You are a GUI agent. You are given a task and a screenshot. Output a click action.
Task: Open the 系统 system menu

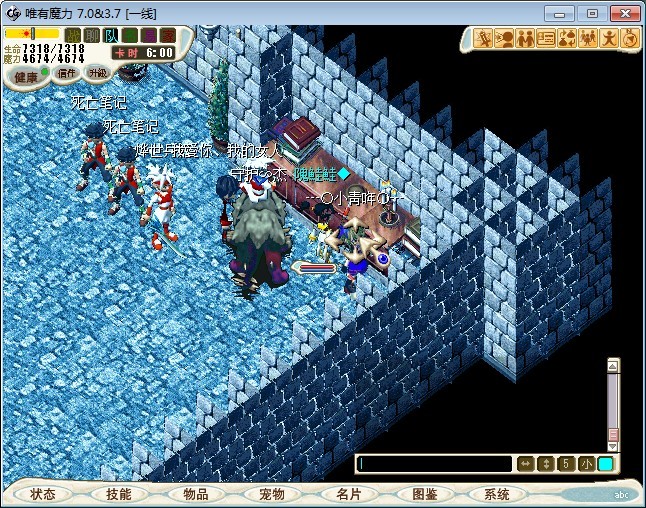[x=497, y=494]
